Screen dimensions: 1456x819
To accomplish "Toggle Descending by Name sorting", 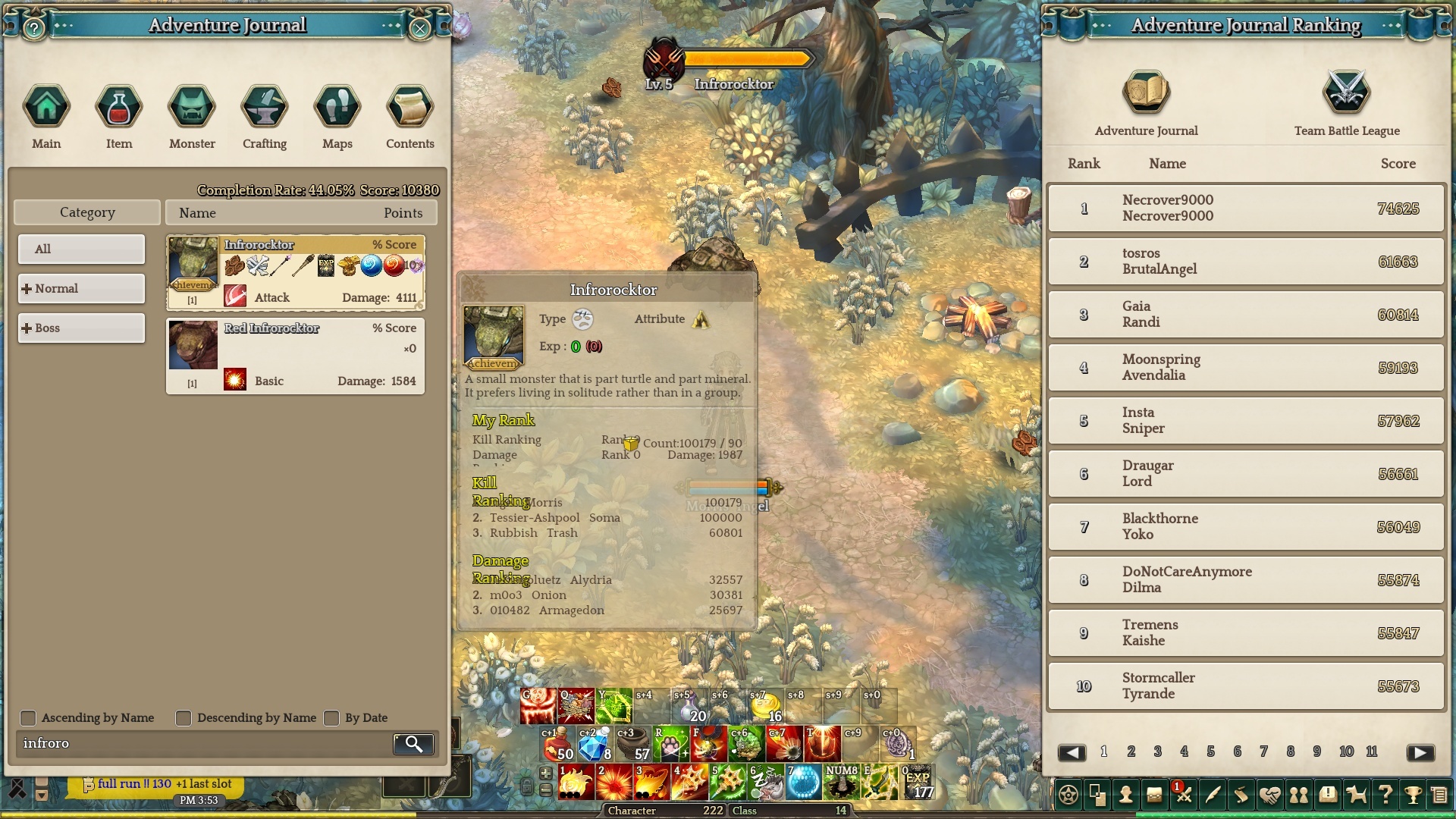I will [184, 717].
